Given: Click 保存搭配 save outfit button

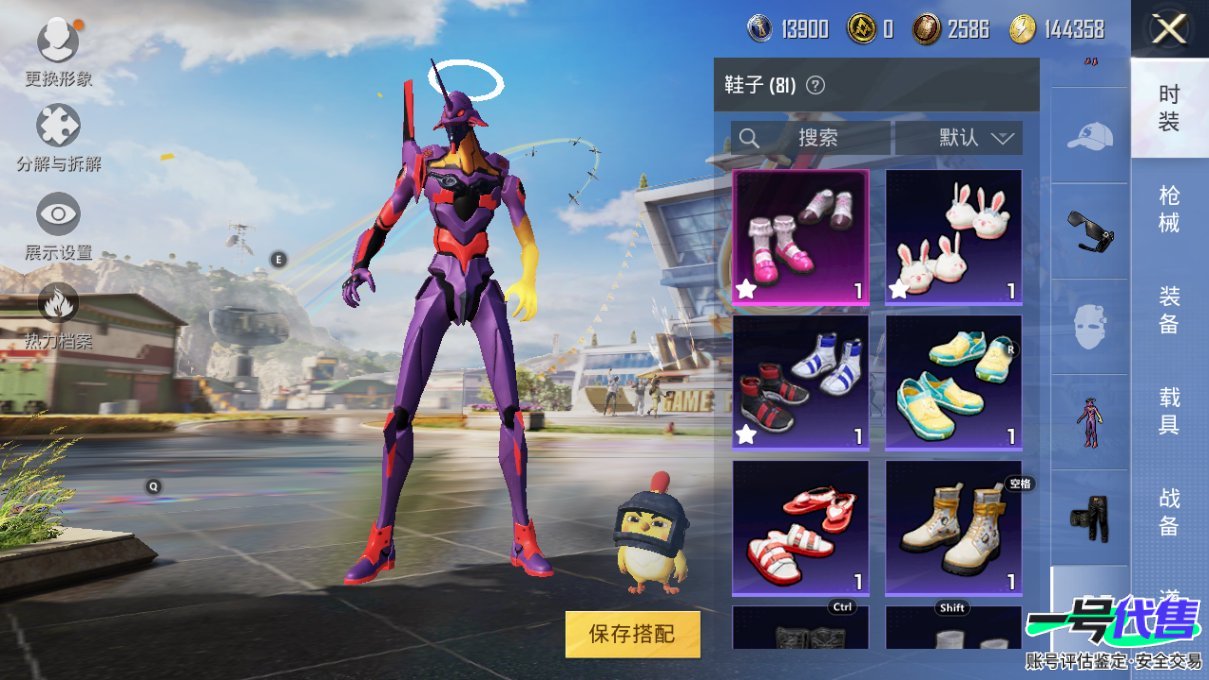Looking at the screenshot, I should click(632, 633).
